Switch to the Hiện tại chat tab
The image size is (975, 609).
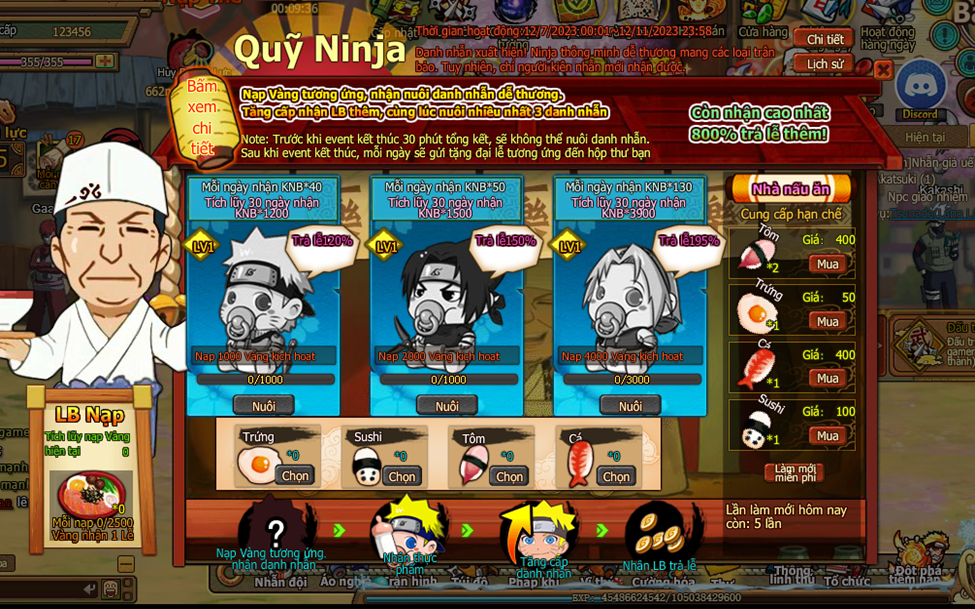click(x=925, y=137)
